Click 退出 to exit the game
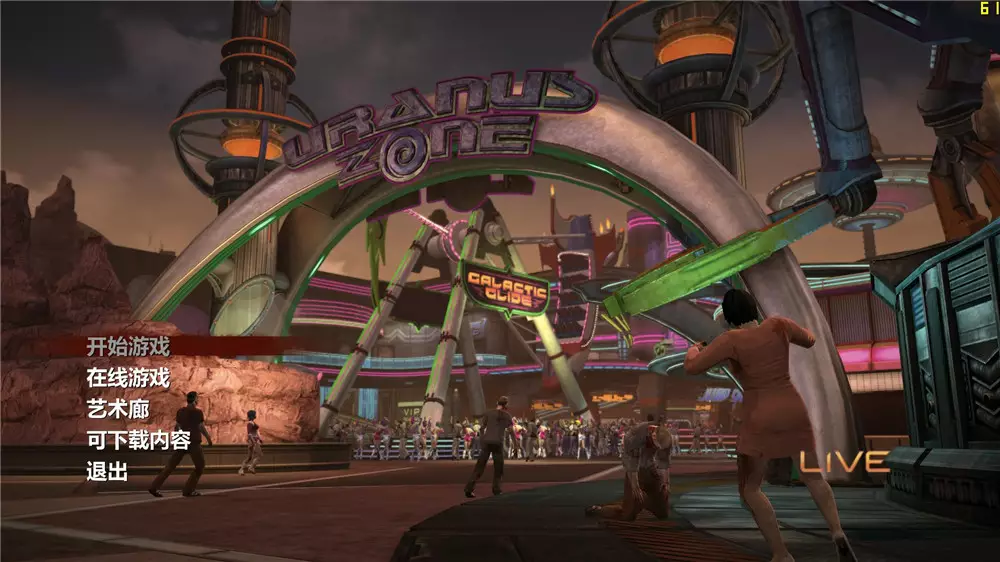 [108, 473]
